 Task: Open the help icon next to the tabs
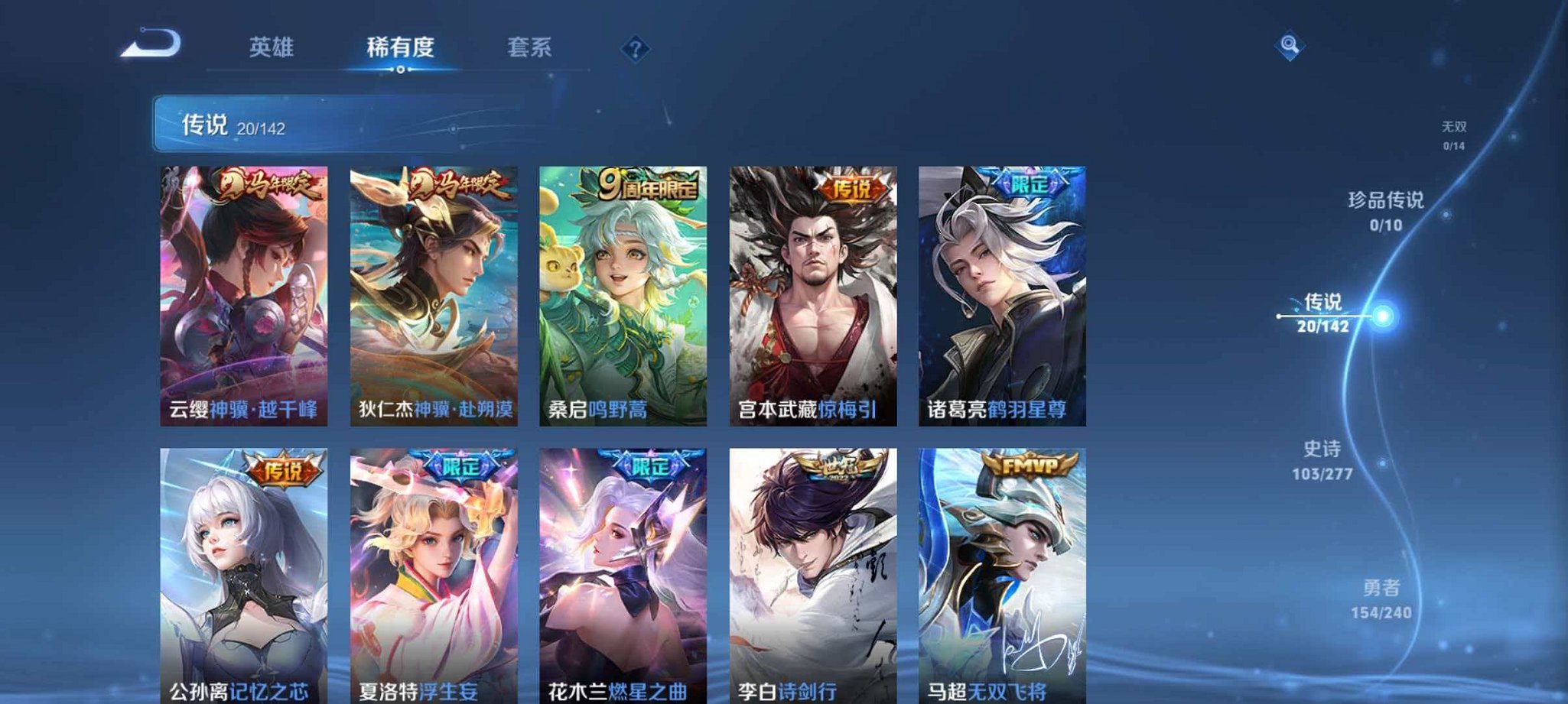[x=635, y=49]
